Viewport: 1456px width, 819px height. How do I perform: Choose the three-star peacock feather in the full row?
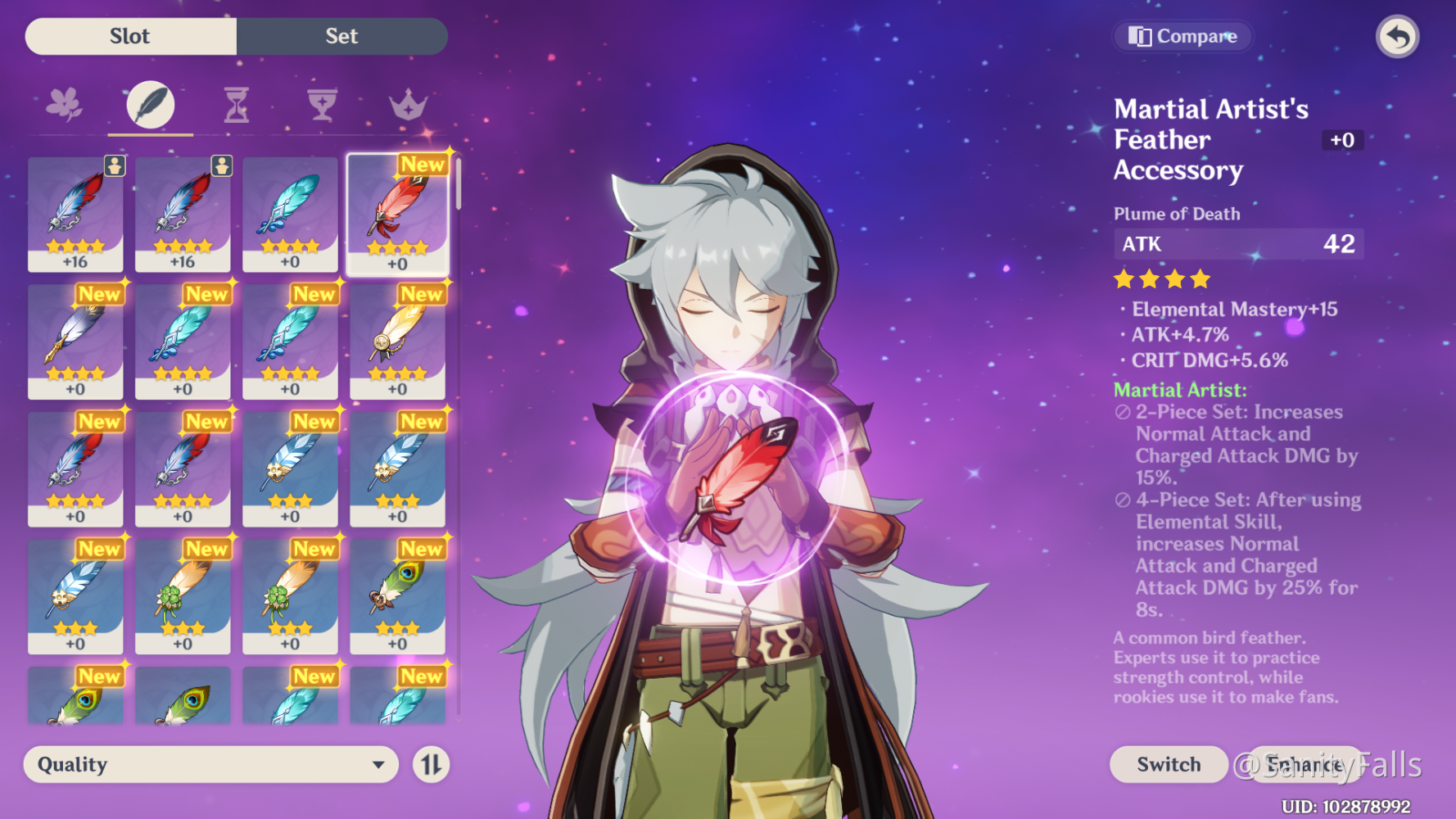coord(398,595)
